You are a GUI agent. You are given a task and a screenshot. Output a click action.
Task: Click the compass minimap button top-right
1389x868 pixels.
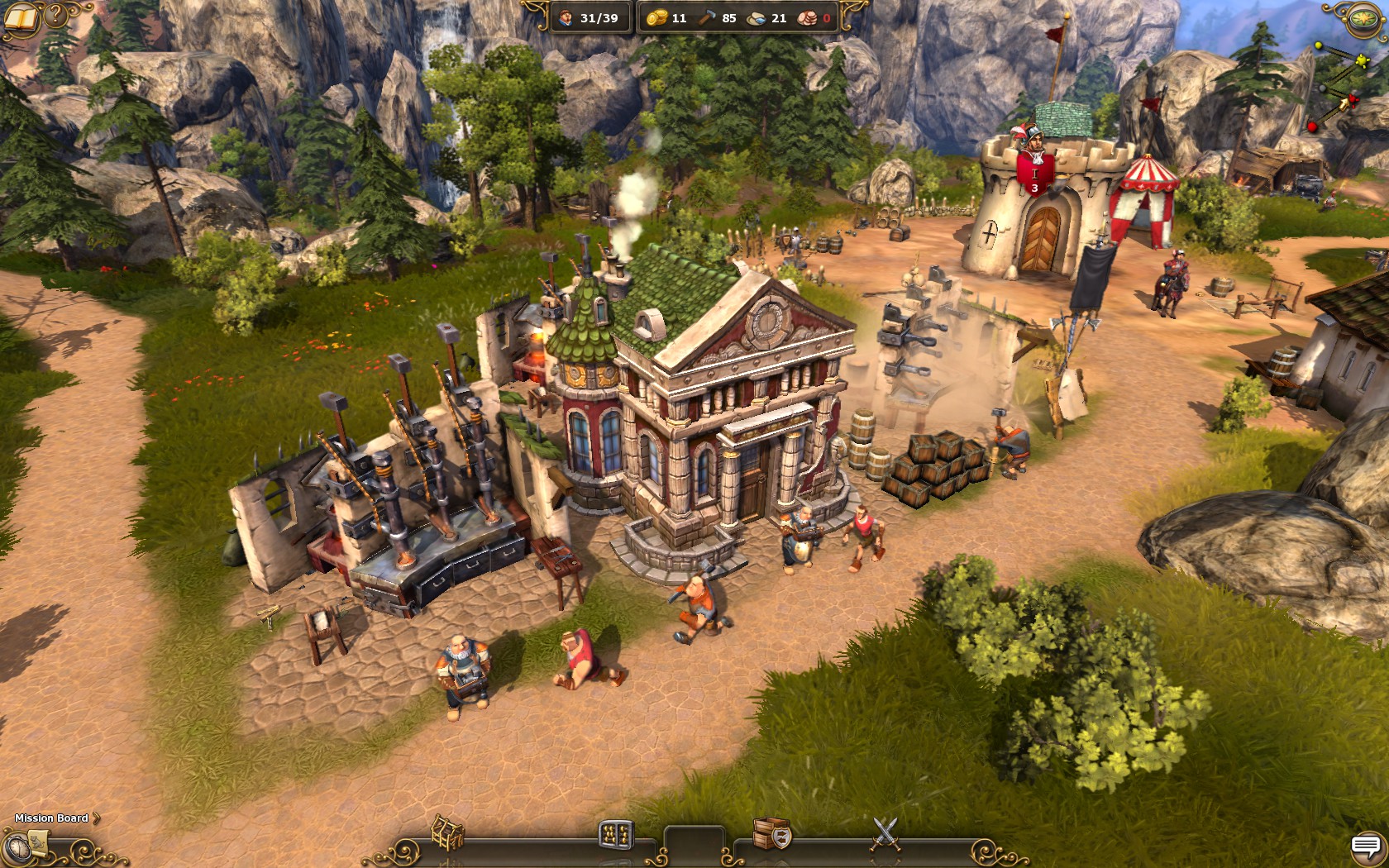coord(1363,18)
